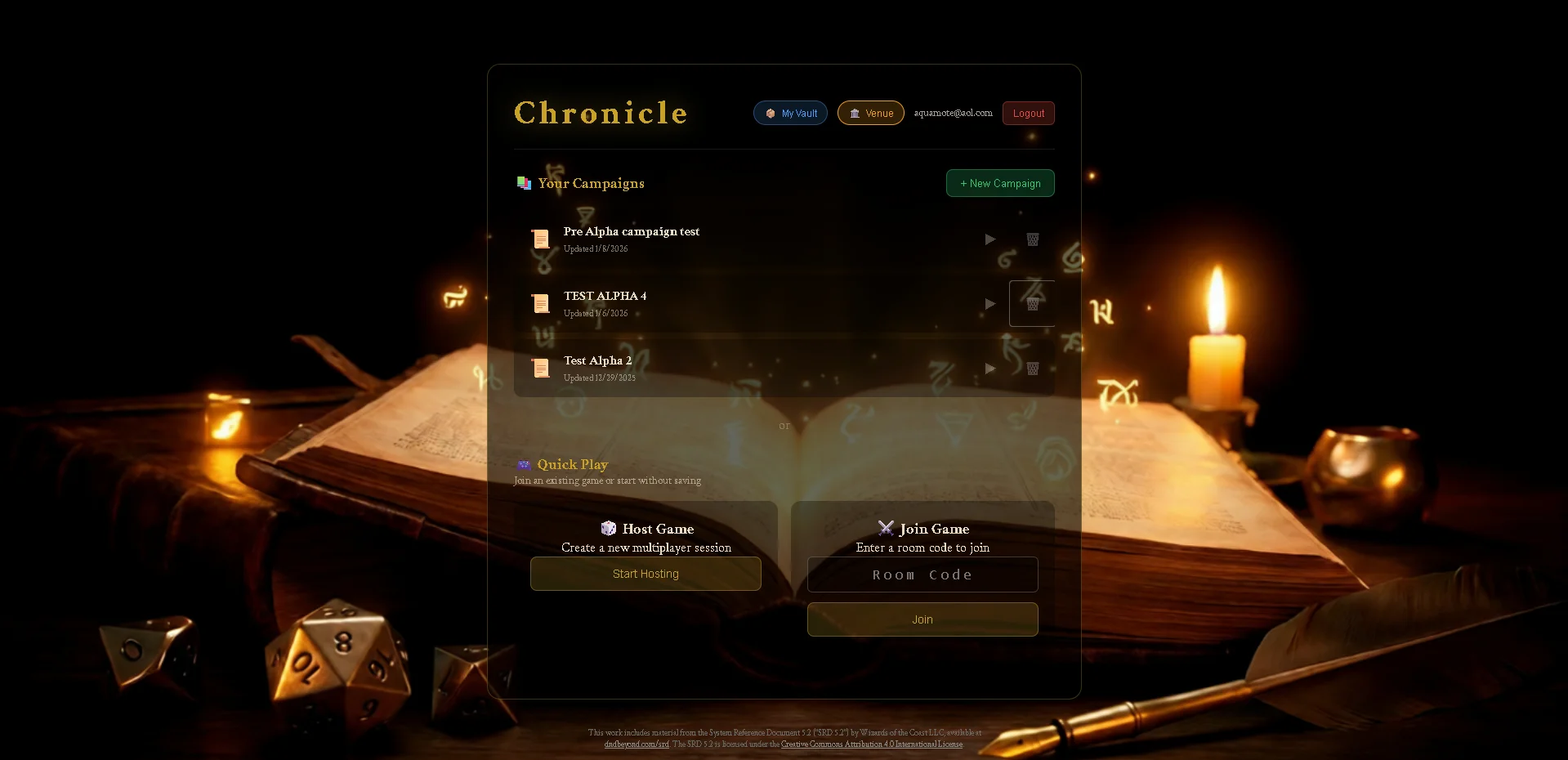The height and width of the screenshot is (760, 1568).
Task: Start hosting a multiplayer session
Action: (x=645, y=574)
